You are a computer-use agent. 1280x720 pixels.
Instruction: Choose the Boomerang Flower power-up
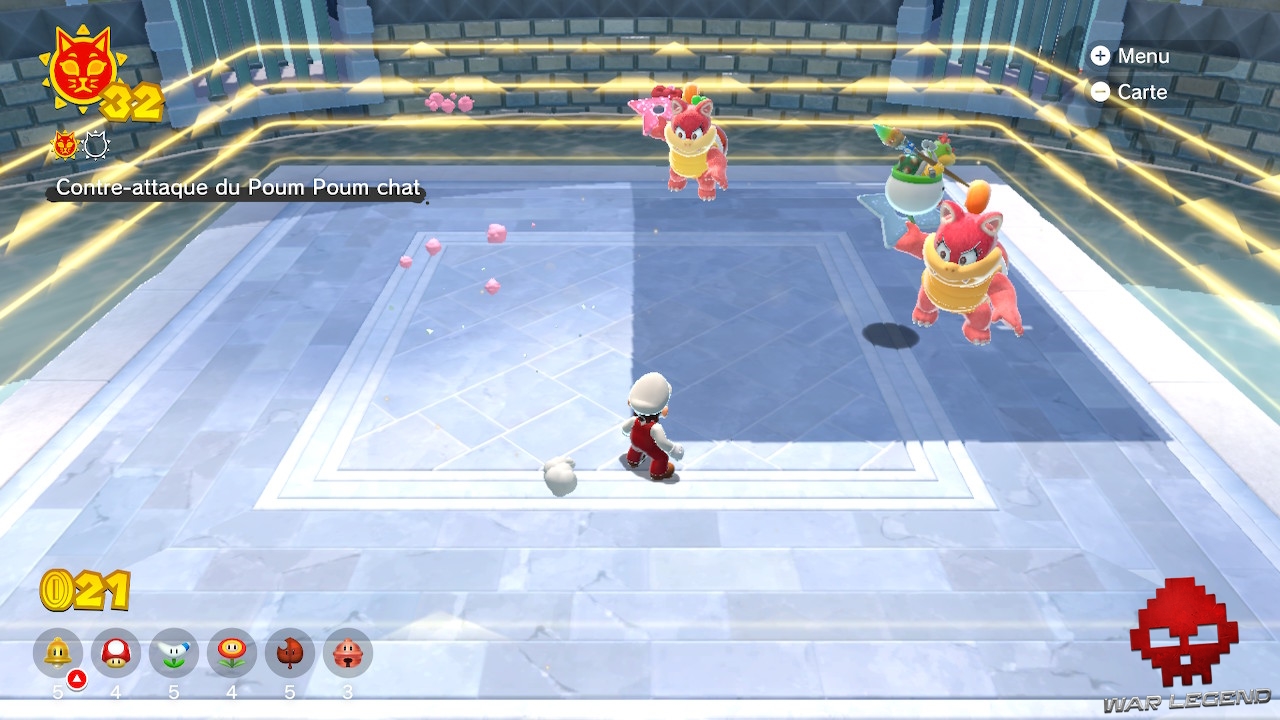tap(174, 653)
